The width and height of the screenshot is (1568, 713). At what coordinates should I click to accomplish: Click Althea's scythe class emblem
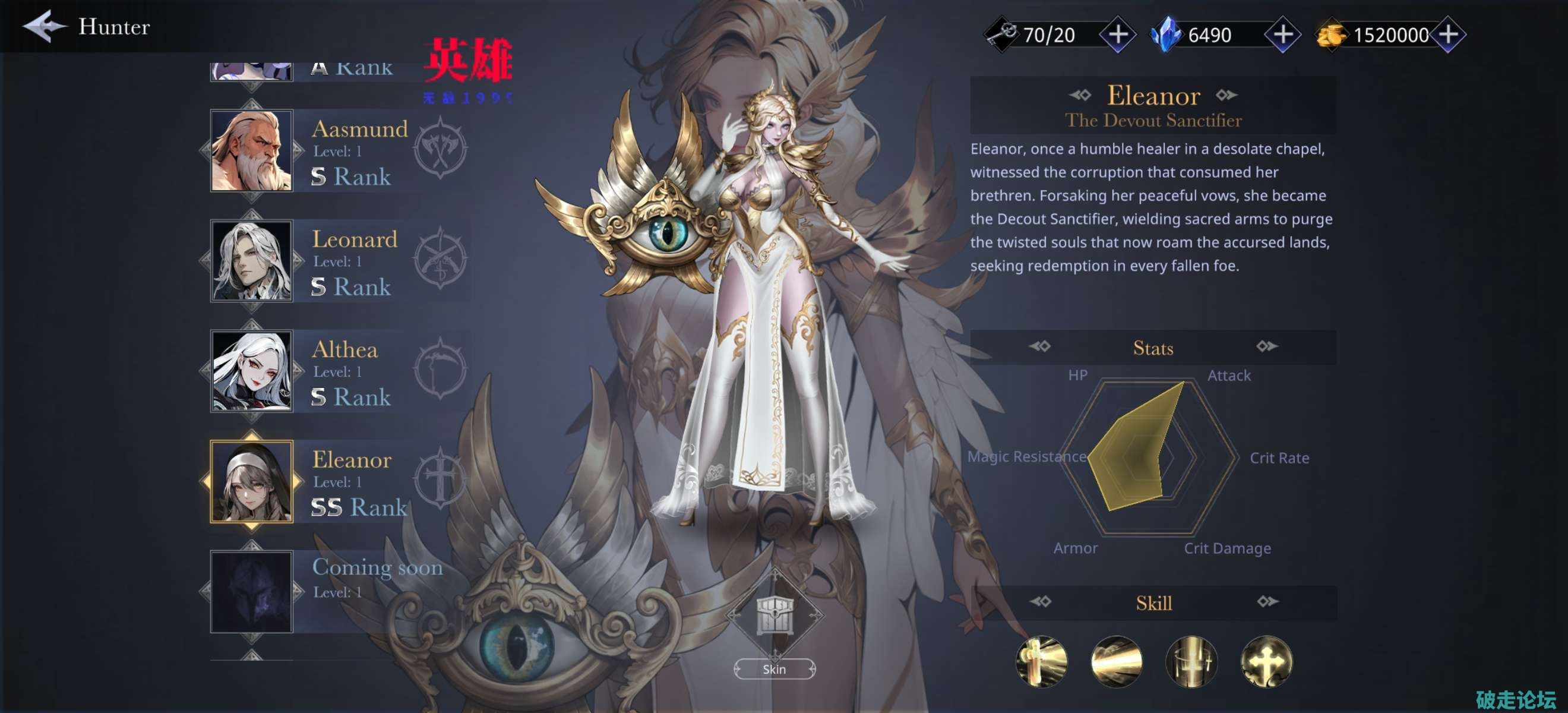(440, 369)
